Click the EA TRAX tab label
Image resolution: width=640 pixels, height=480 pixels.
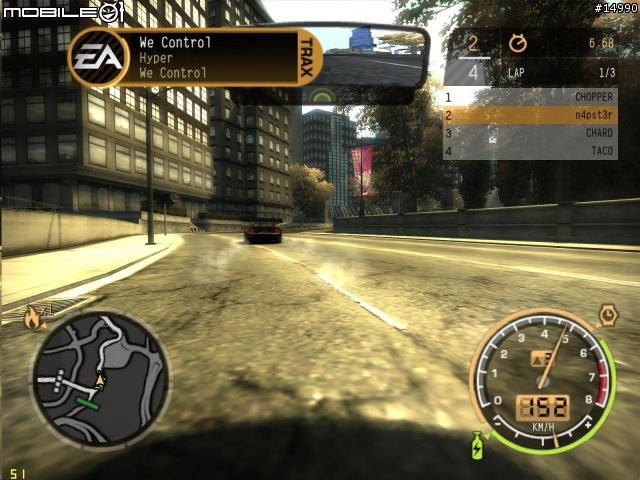pyautogui.click(x=307, y=58)
